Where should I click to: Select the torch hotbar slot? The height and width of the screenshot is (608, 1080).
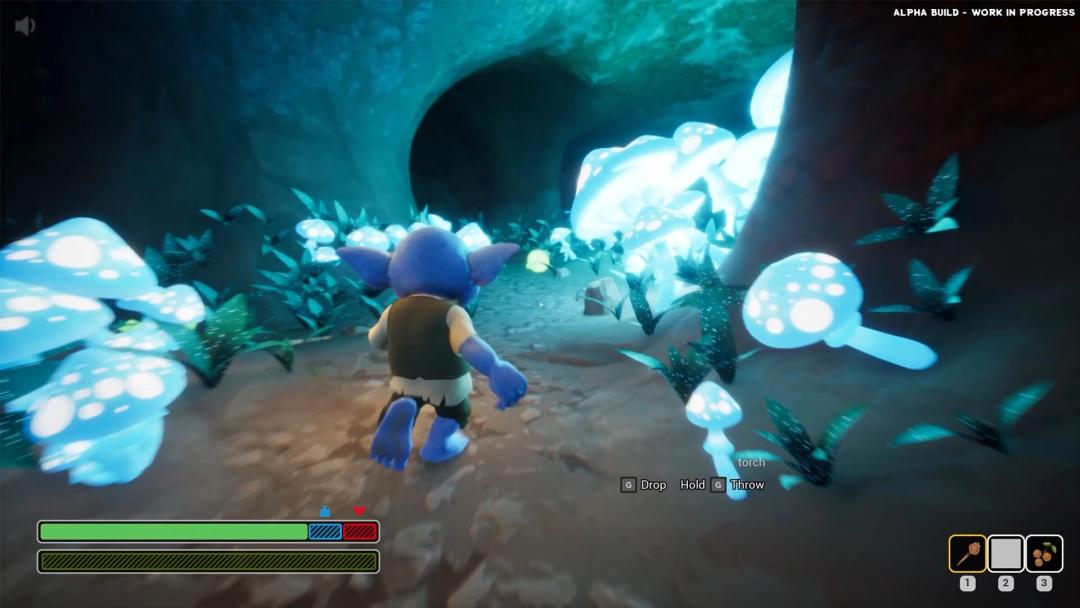pos(967,553)
